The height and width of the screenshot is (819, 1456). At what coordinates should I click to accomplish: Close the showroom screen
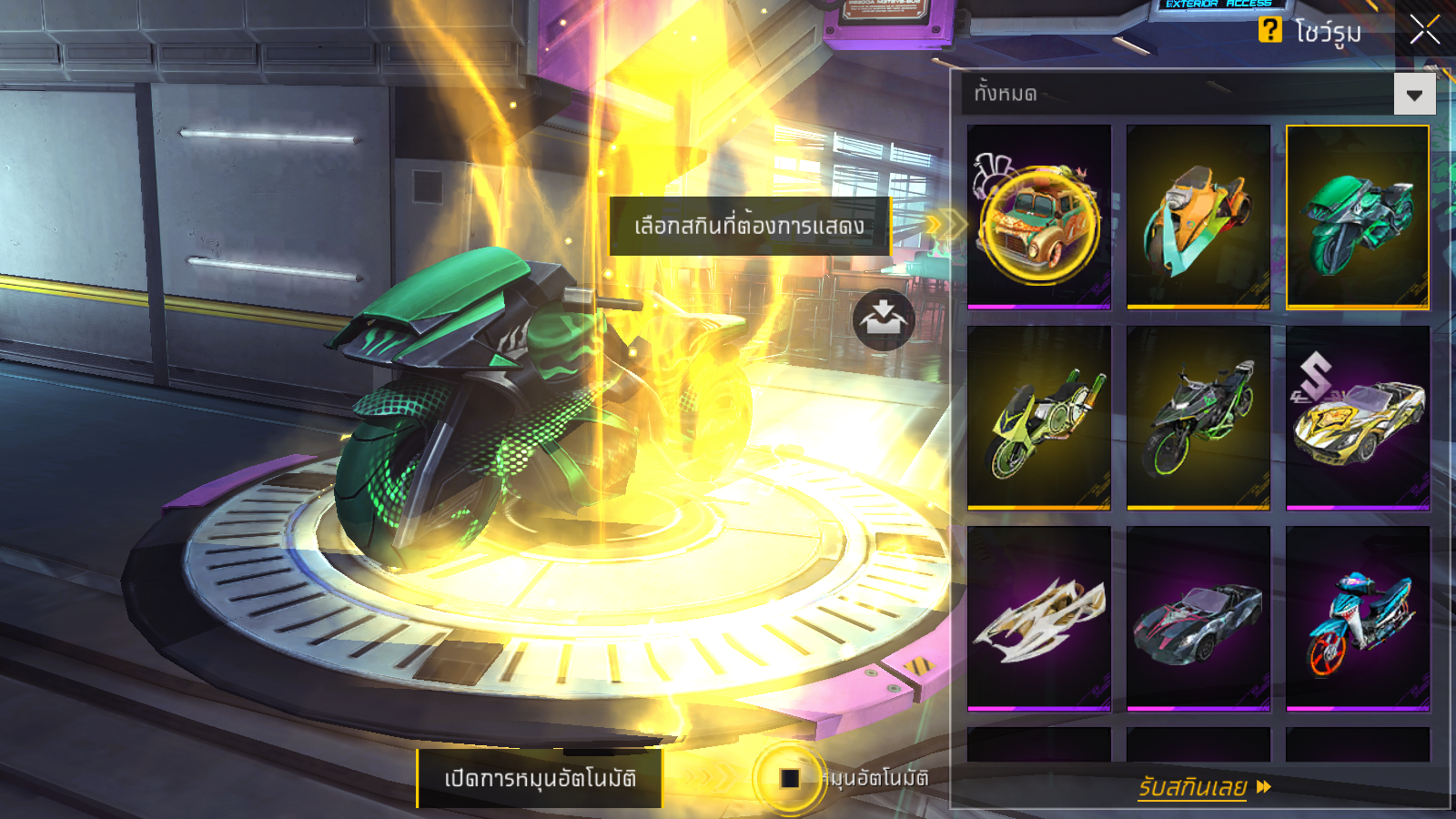pyautogui.click(x=1424, y=30)
